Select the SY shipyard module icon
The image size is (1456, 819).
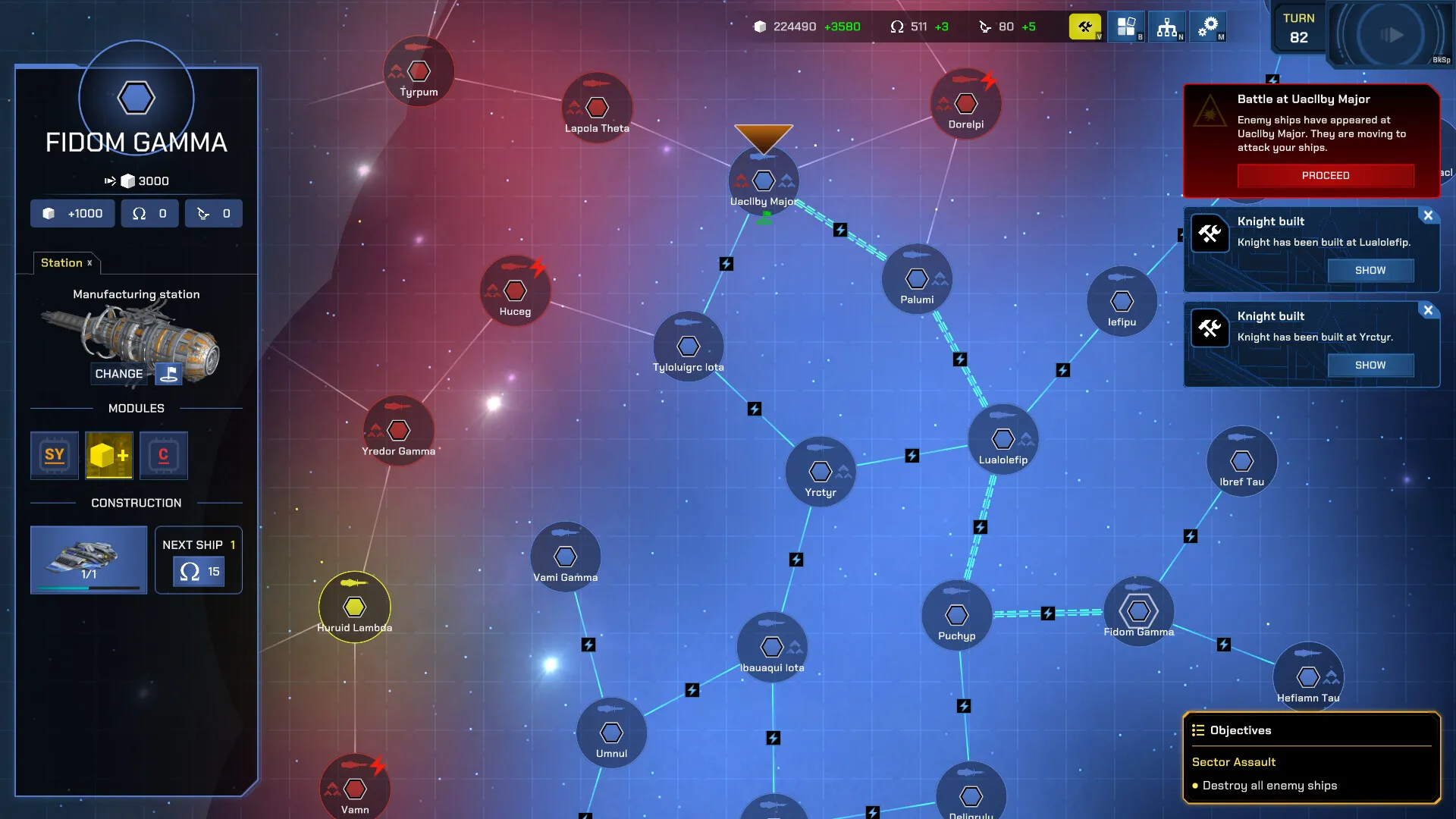(54, 455)
